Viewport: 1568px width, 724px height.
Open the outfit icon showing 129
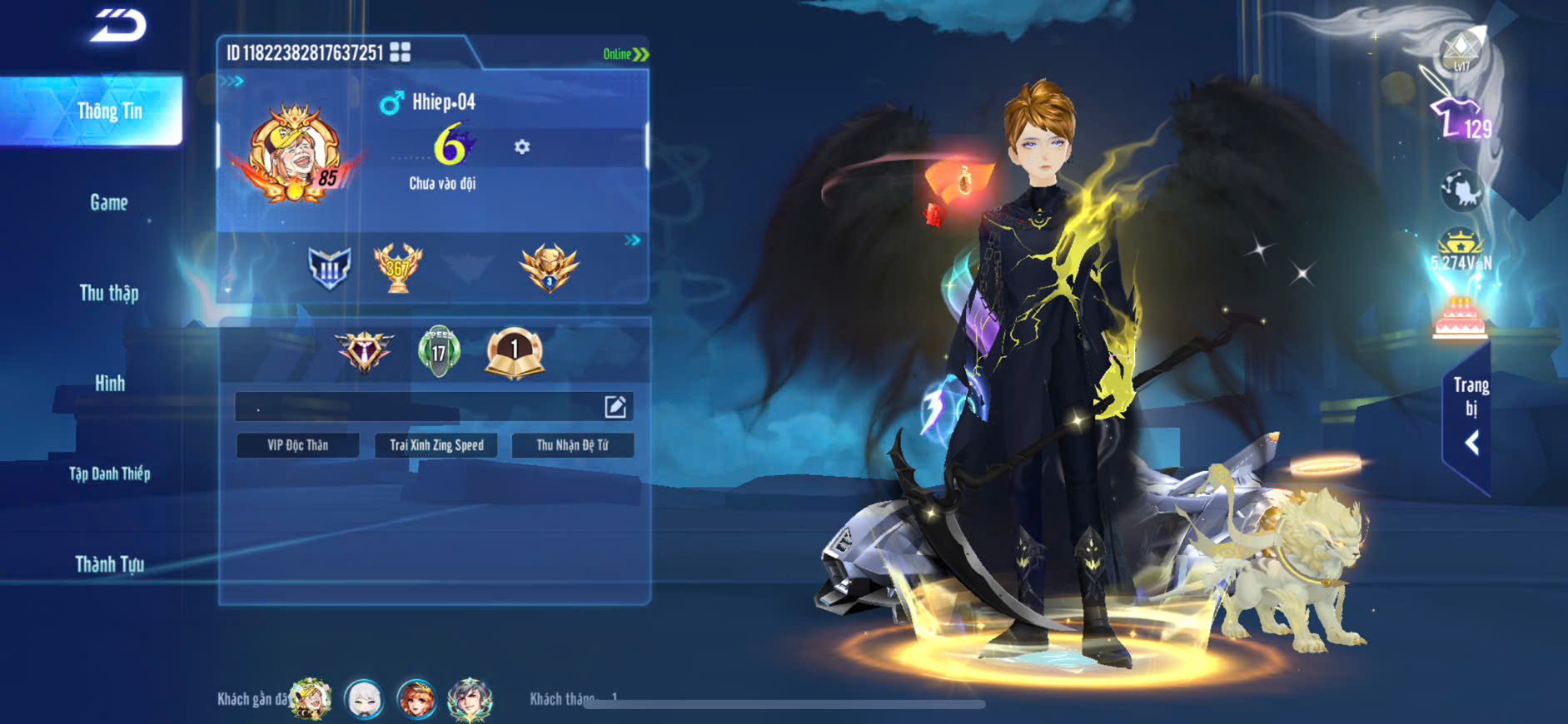[1459, 119]
